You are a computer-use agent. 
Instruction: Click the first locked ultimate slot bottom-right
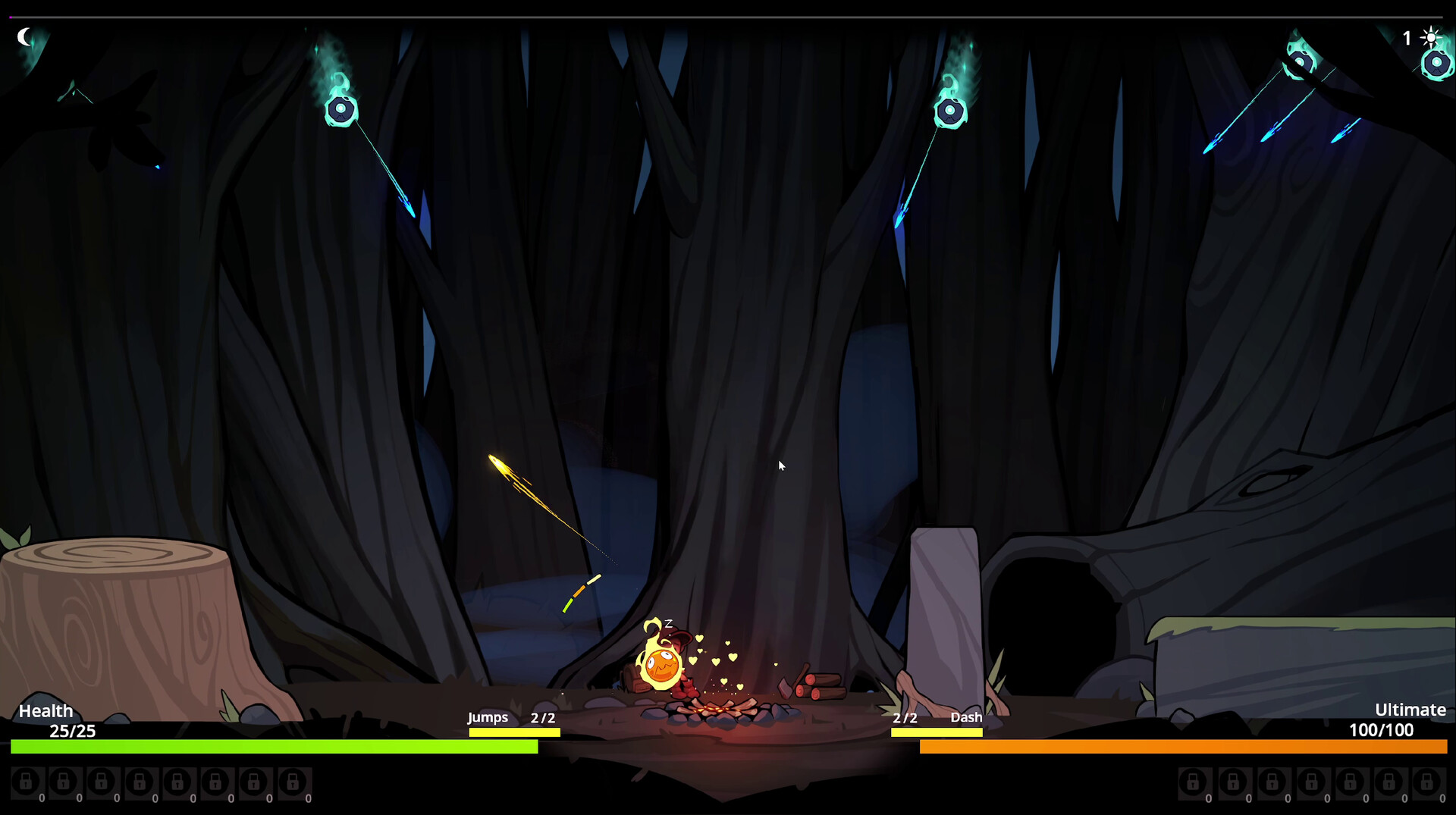[1194, 783]
